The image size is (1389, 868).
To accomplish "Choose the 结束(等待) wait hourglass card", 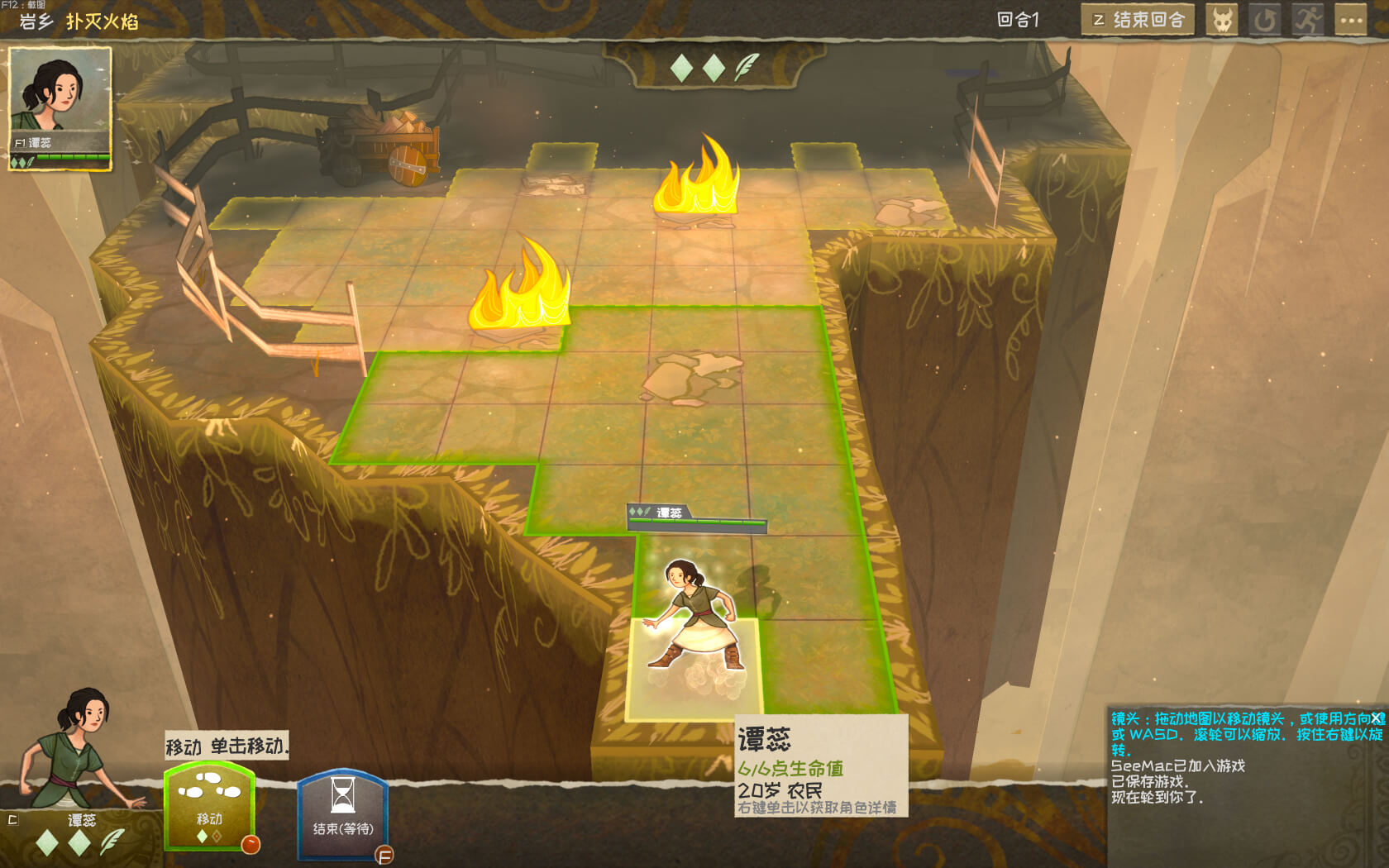I will click(342, 815).
